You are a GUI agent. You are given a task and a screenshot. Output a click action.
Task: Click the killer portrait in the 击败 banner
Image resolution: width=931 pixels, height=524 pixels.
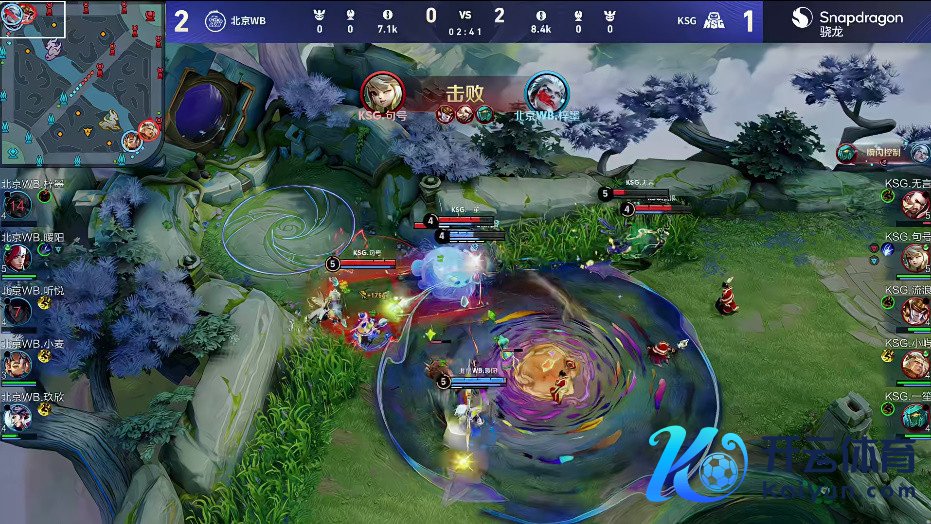click(x=382, y=92)
